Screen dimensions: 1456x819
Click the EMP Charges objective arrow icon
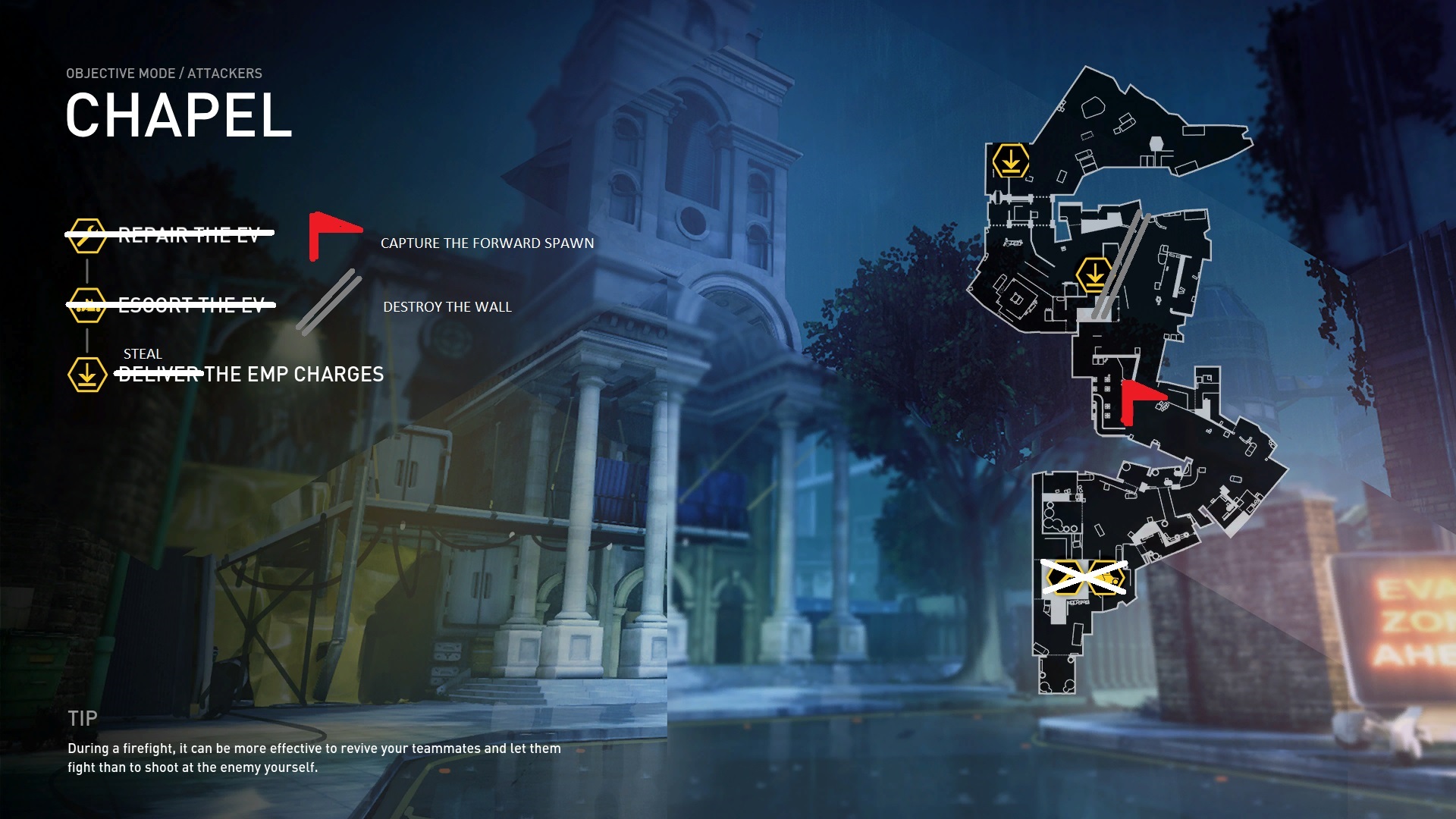pyautogui.click(x=86, y=375)
